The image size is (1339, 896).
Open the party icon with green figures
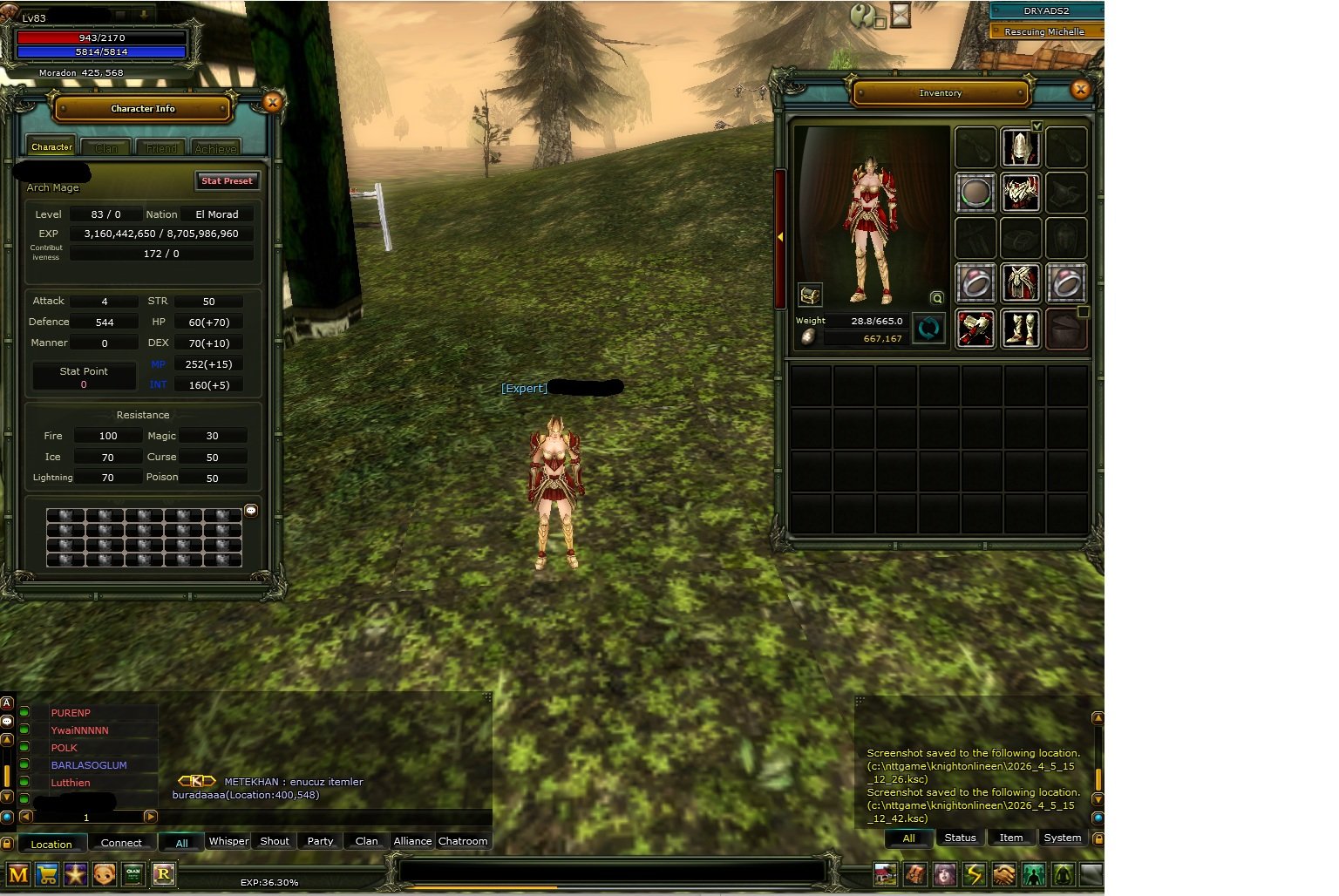1033,873
